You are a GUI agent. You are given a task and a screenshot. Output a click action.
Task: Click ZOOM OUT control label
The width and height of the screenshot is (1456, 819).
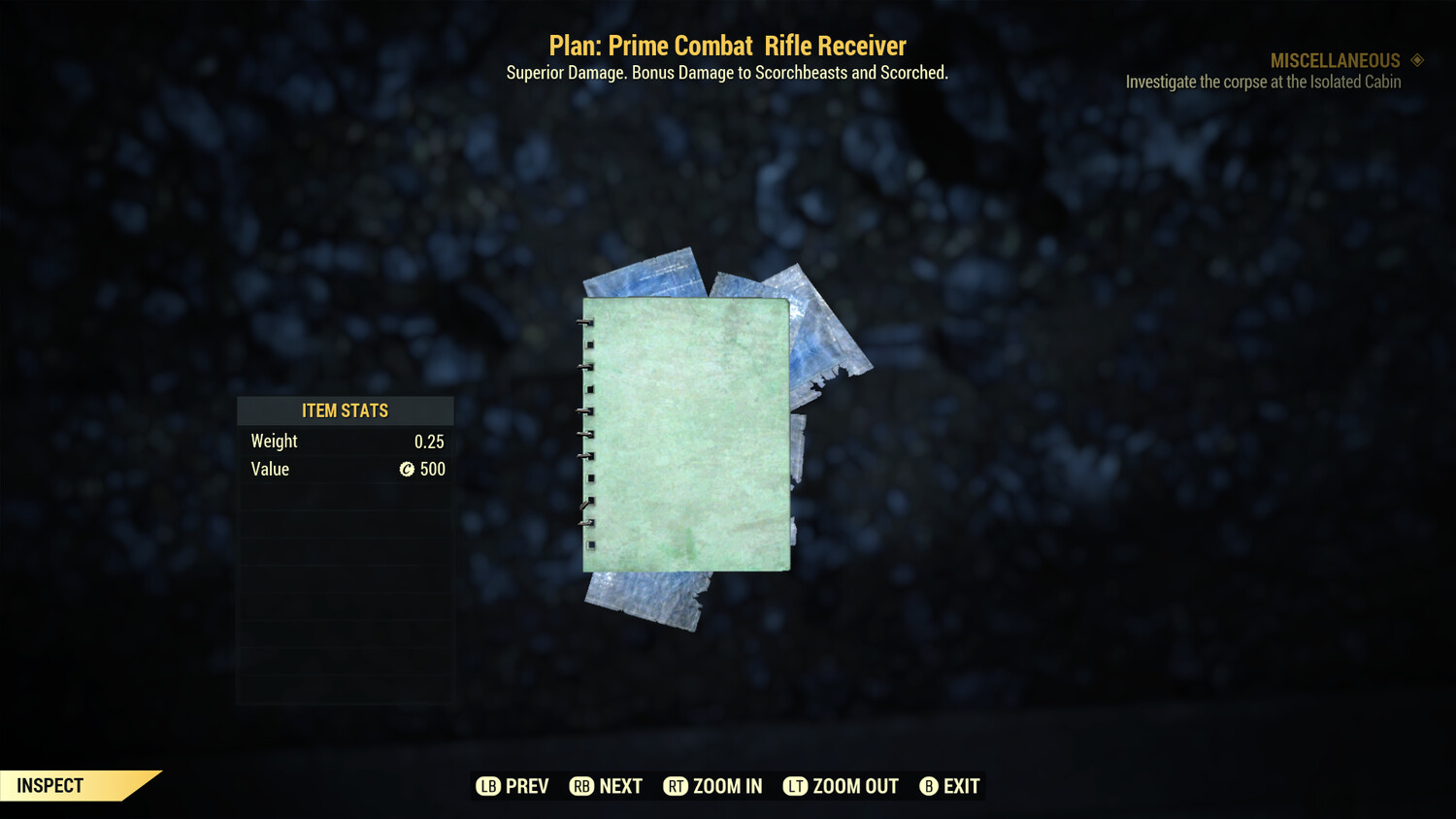click(854, 786)
